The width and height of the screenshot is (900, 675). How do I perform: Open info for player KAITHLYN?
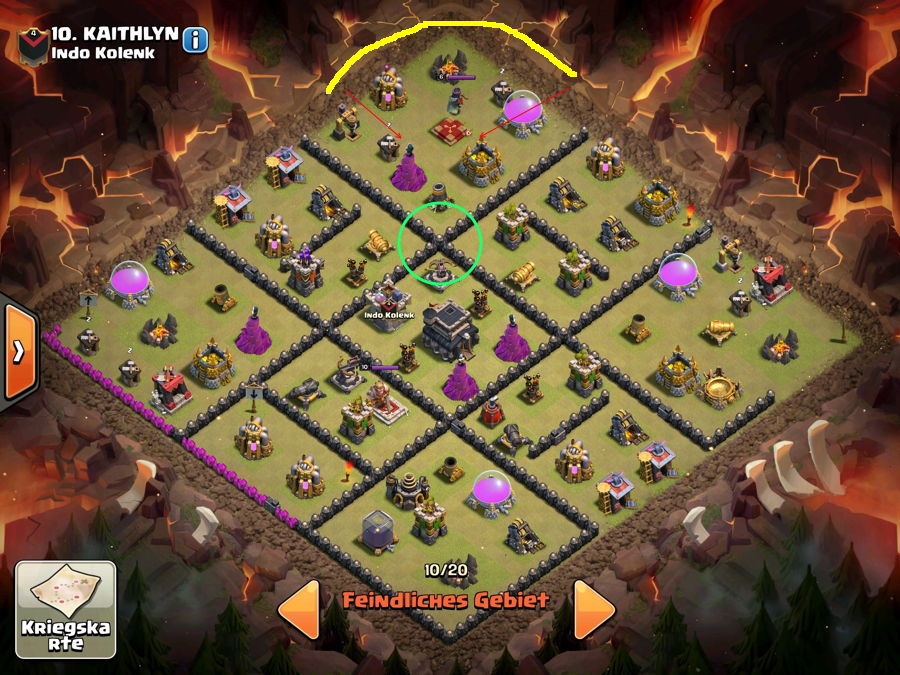(195, 40)
